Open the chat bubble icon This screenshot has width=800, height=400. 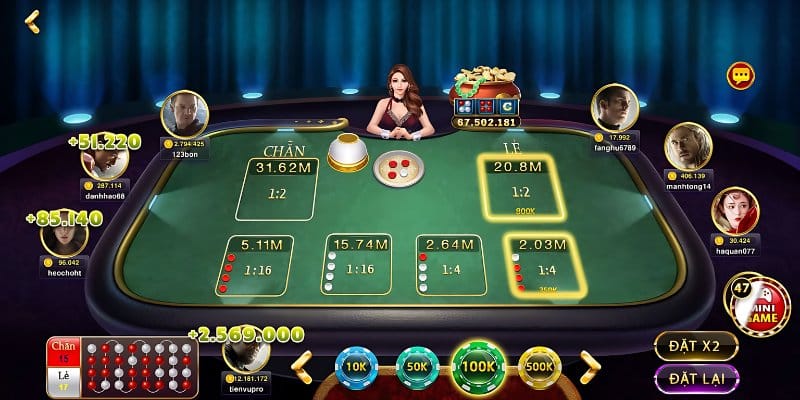pyautogui.click(x=741, y=75)
